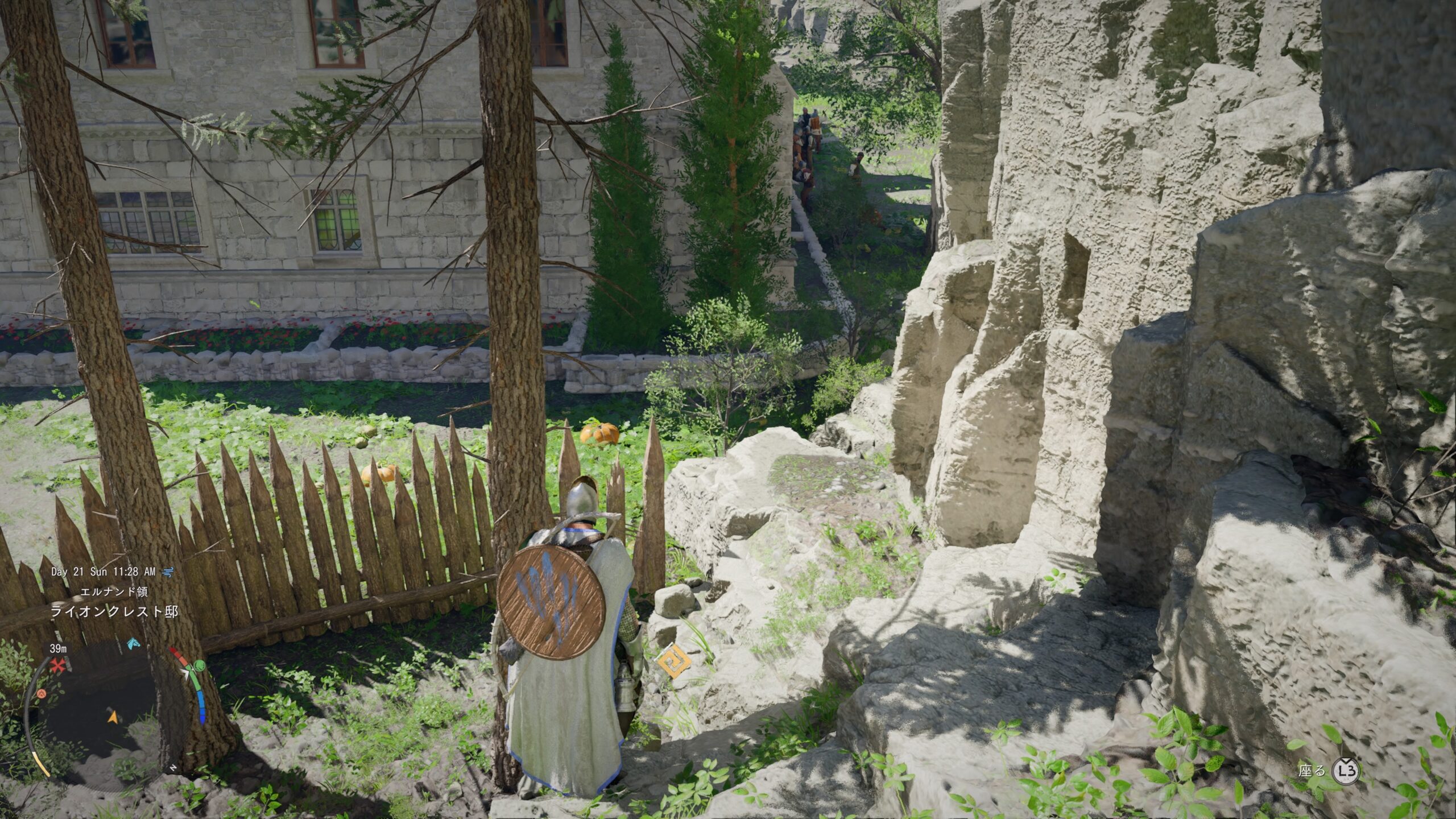Select the blue horse marker on minimap
Screen dimensions: 1456x819
pyautogui.click(x=133, y=644)
